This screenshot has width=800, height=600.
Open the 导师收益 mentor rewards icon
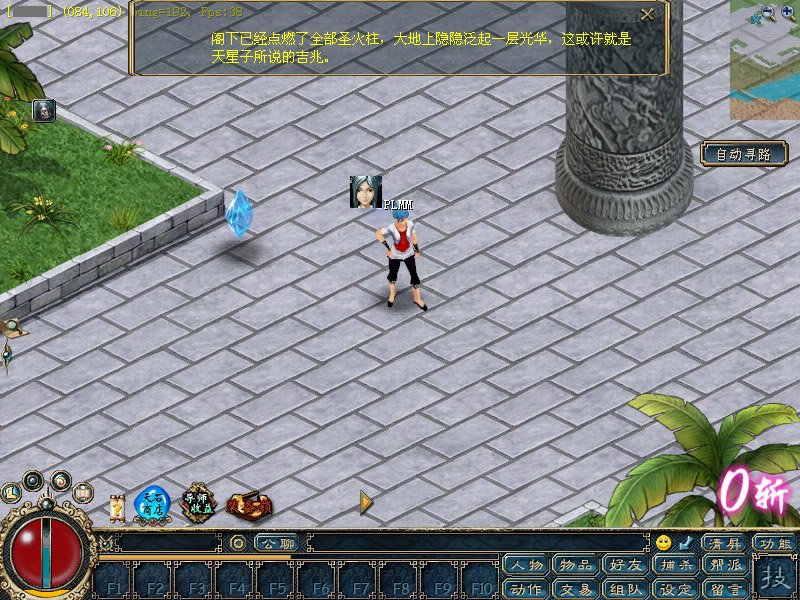(198, 503)
